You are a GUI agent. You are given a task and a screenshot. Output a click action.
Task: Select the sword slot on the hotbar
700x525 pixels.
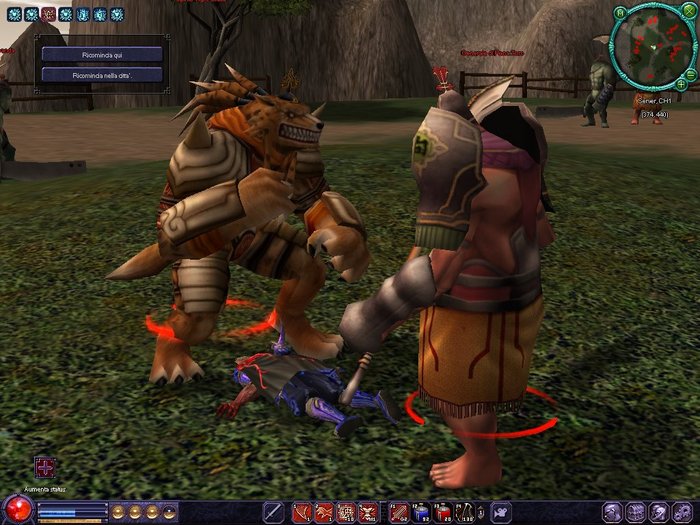[272, 512]
